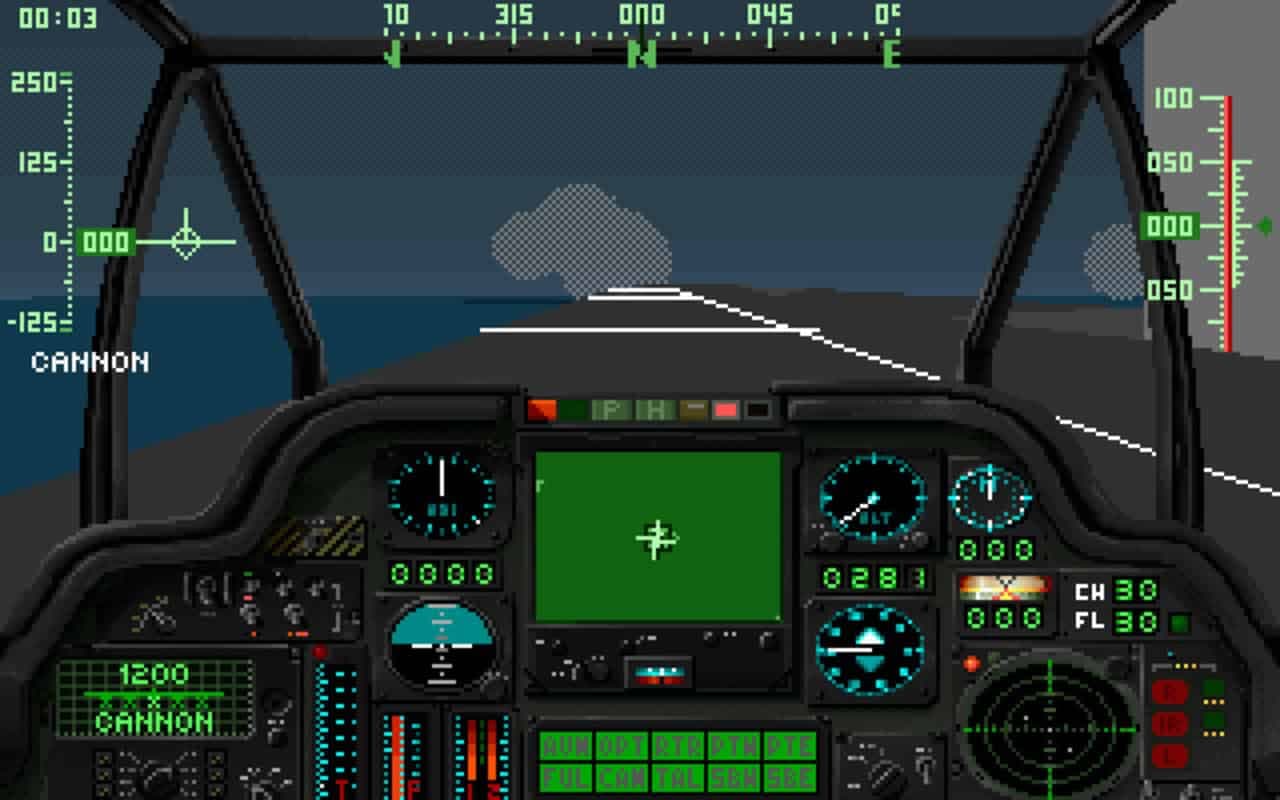Screen dimensions: 1280x800
Task: Toggle the R warning light
Action: point(1170,690)
